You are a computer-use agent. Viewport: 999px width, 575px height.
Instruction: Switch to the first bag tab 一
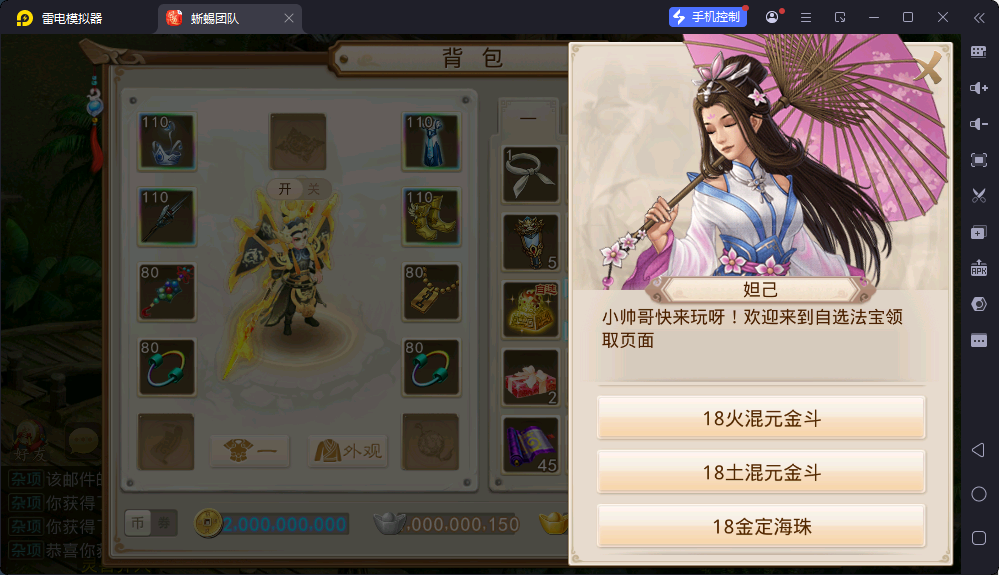(528, 119)
